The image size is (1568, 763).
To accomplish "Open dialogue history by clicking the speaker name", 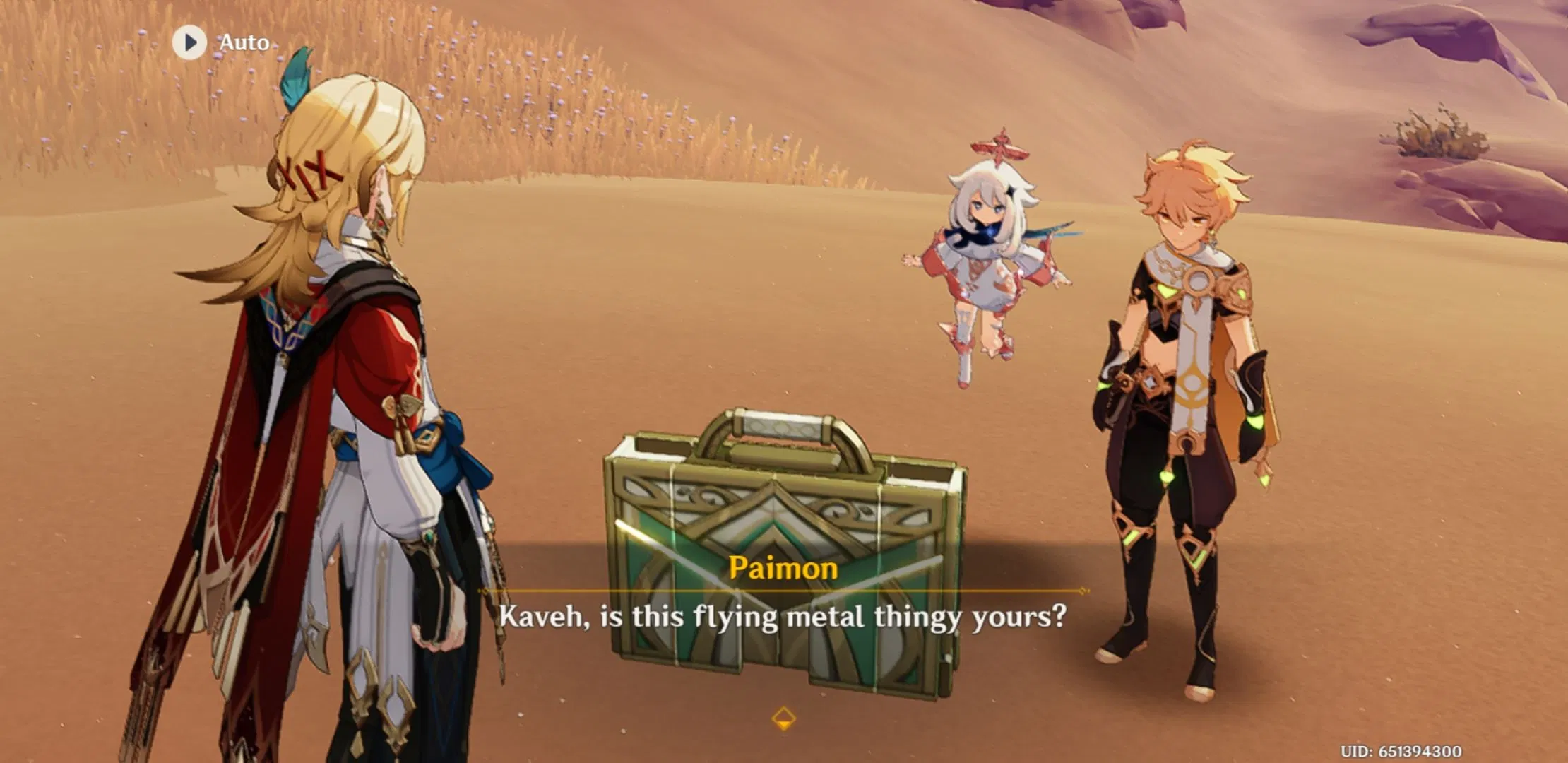I will click(x=784, y=569).
